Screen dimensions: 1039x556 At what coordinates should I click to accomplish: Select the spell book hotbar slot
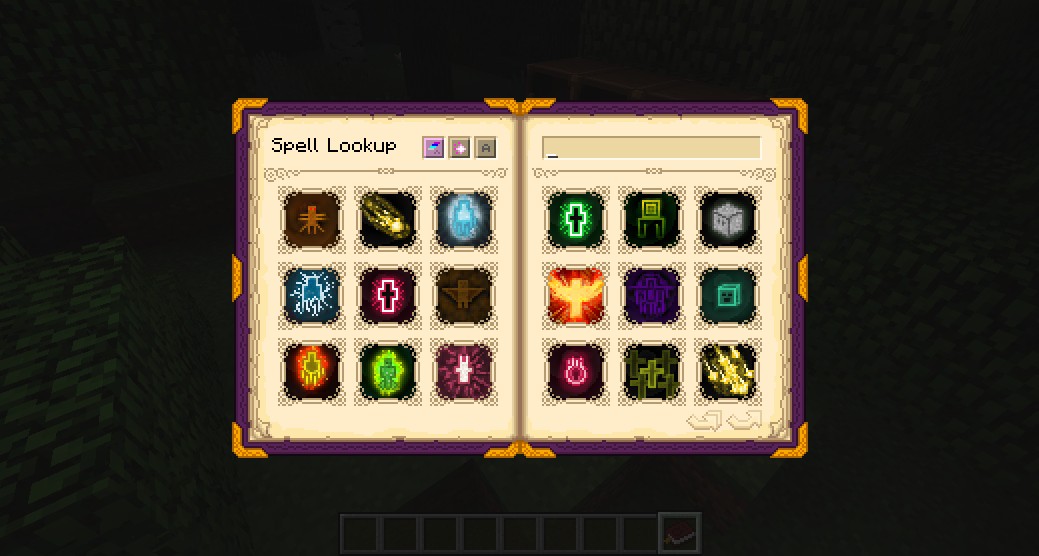(680, 532)
